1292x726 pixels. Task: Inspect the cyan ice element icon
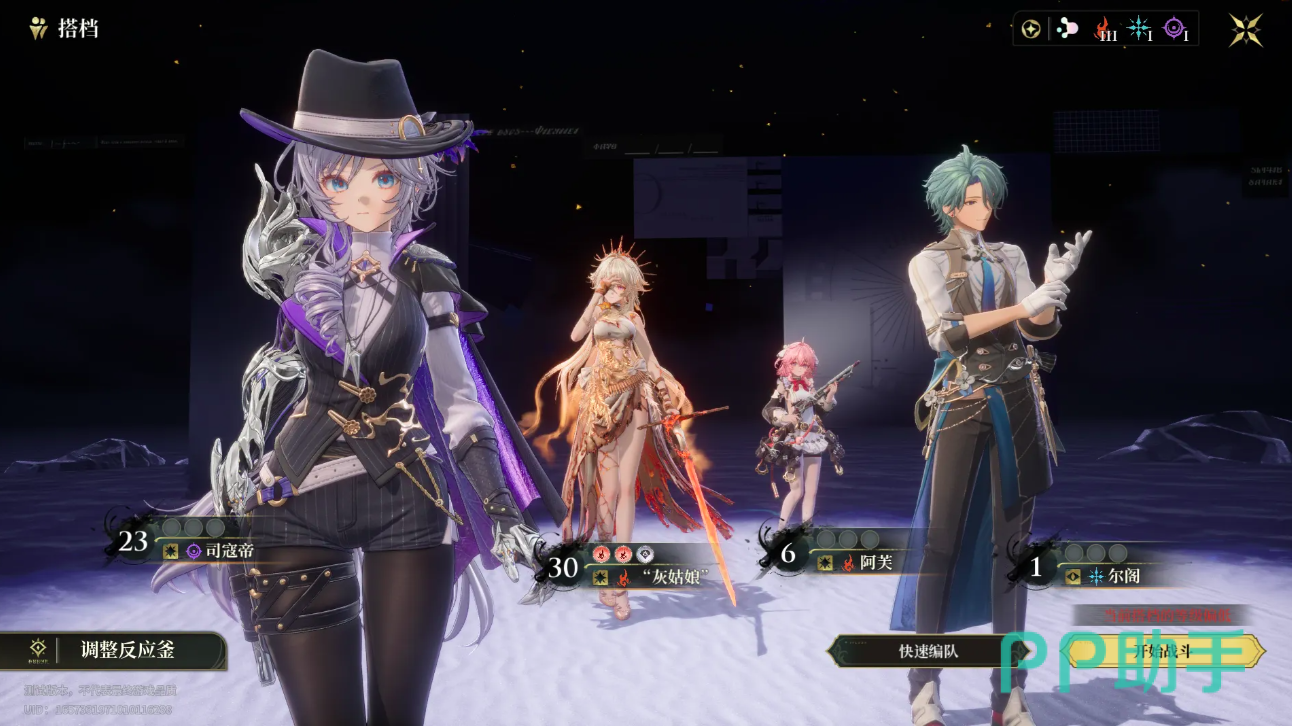(x=1139, y=29)
